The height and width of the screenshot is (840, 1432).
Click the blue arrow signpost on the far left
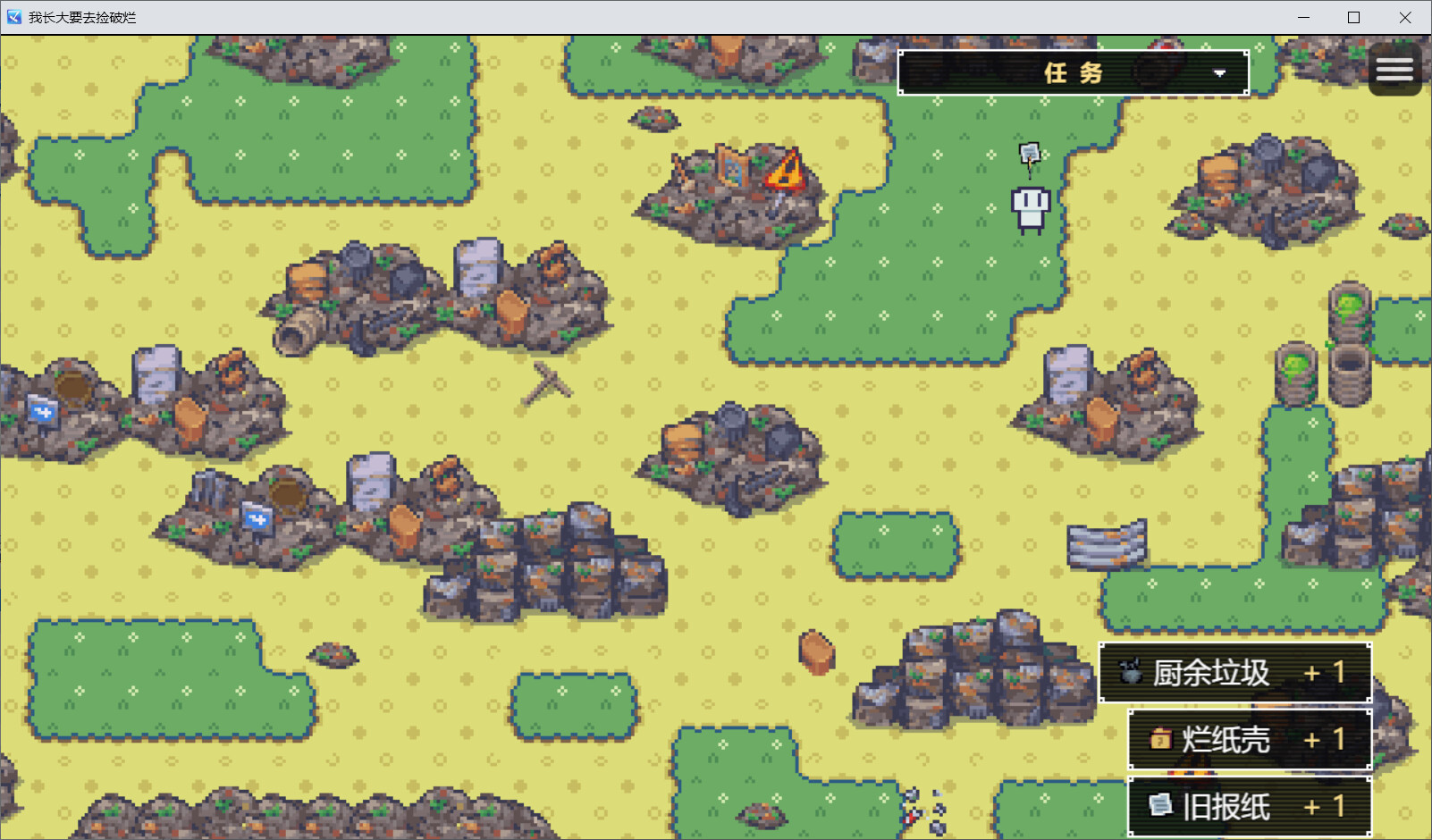click(44, 411)
